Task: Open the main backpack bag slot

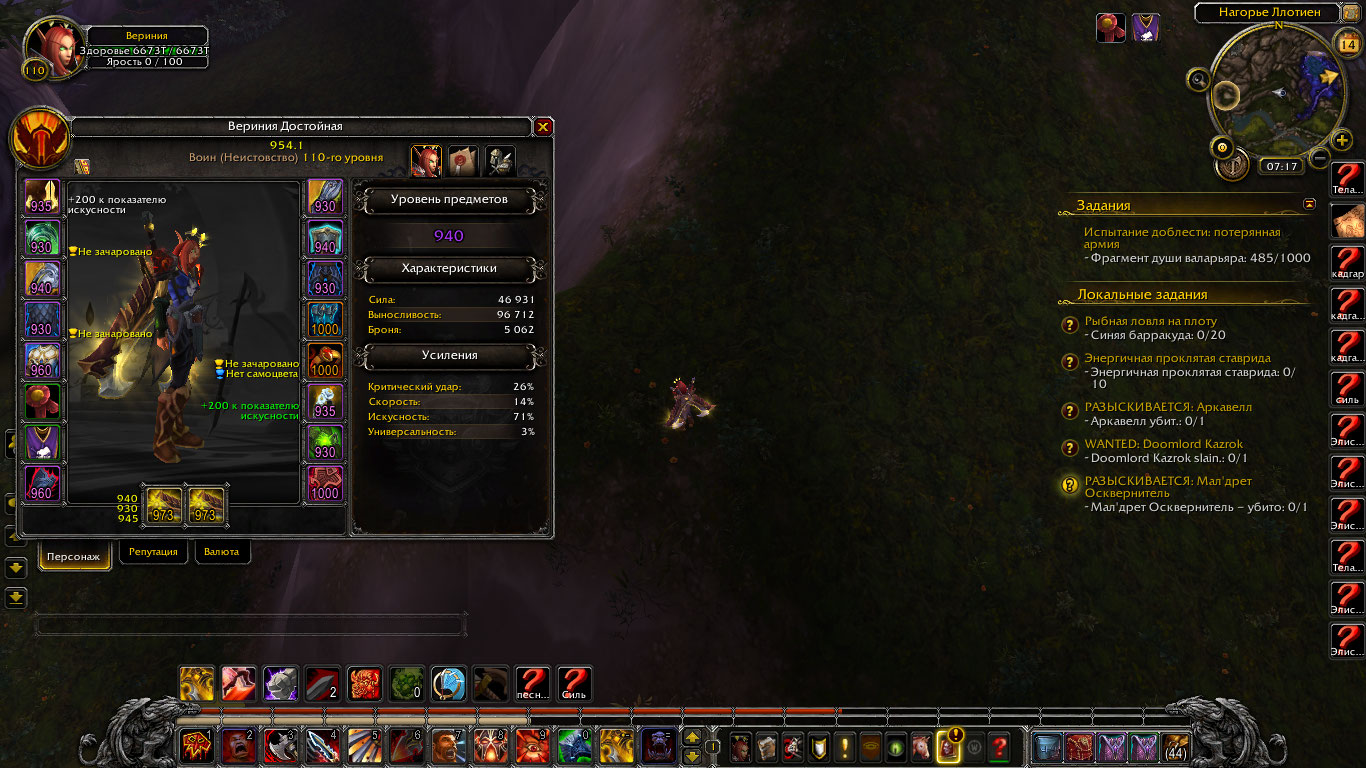Action: click(1175, 747)
